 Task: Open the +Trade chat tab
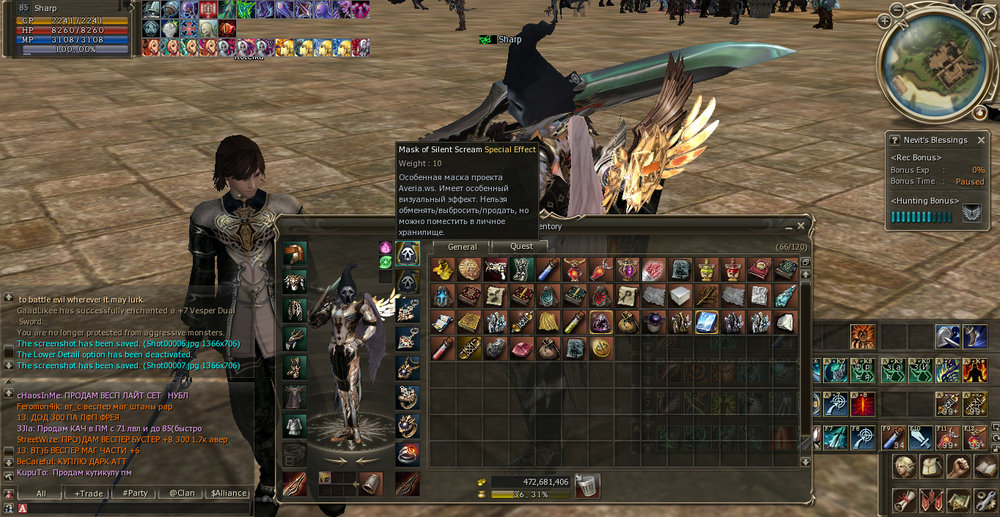pos(91,493)
